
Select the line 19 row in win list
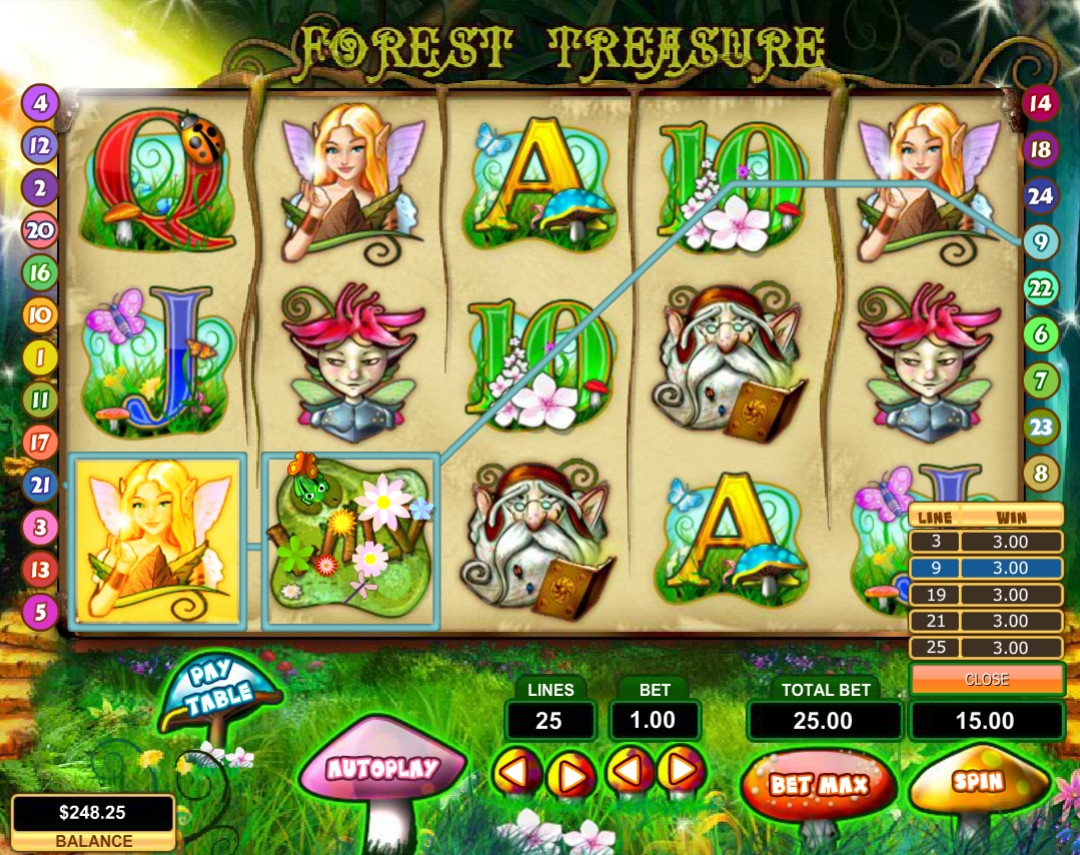tap(986, 594)
